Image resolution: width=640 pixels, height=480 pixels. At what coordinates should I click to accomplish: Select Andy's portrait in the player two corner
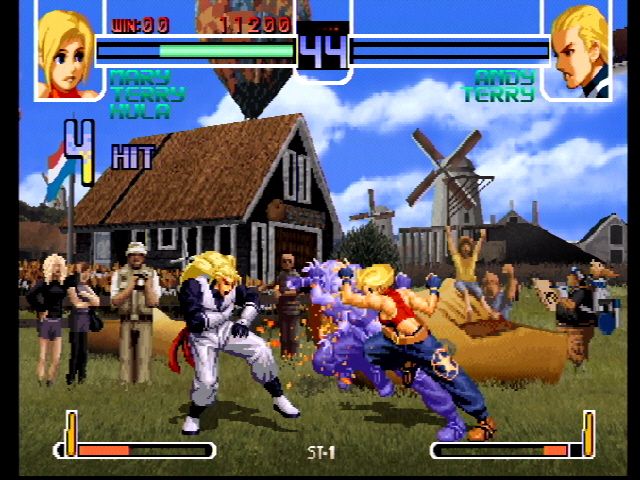point(578,52)
